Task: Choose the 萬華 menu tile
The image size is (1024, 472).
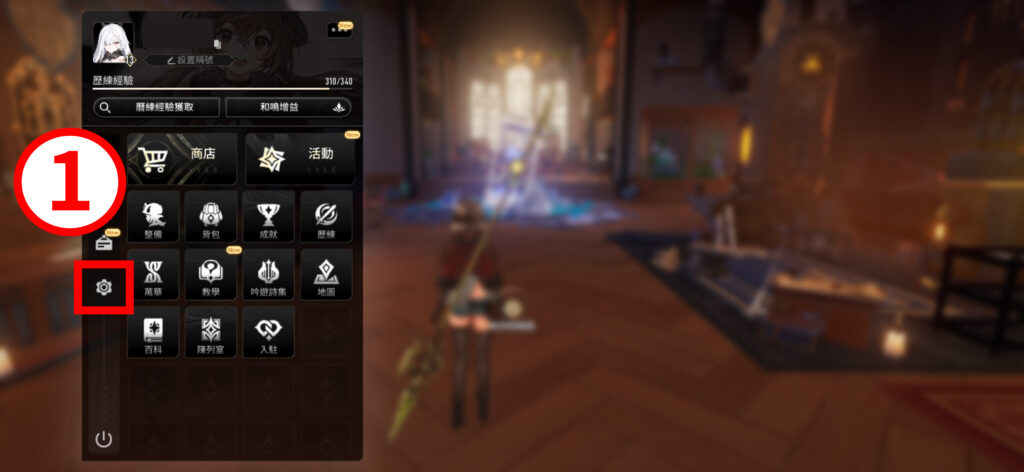Action: coord(153,275)
